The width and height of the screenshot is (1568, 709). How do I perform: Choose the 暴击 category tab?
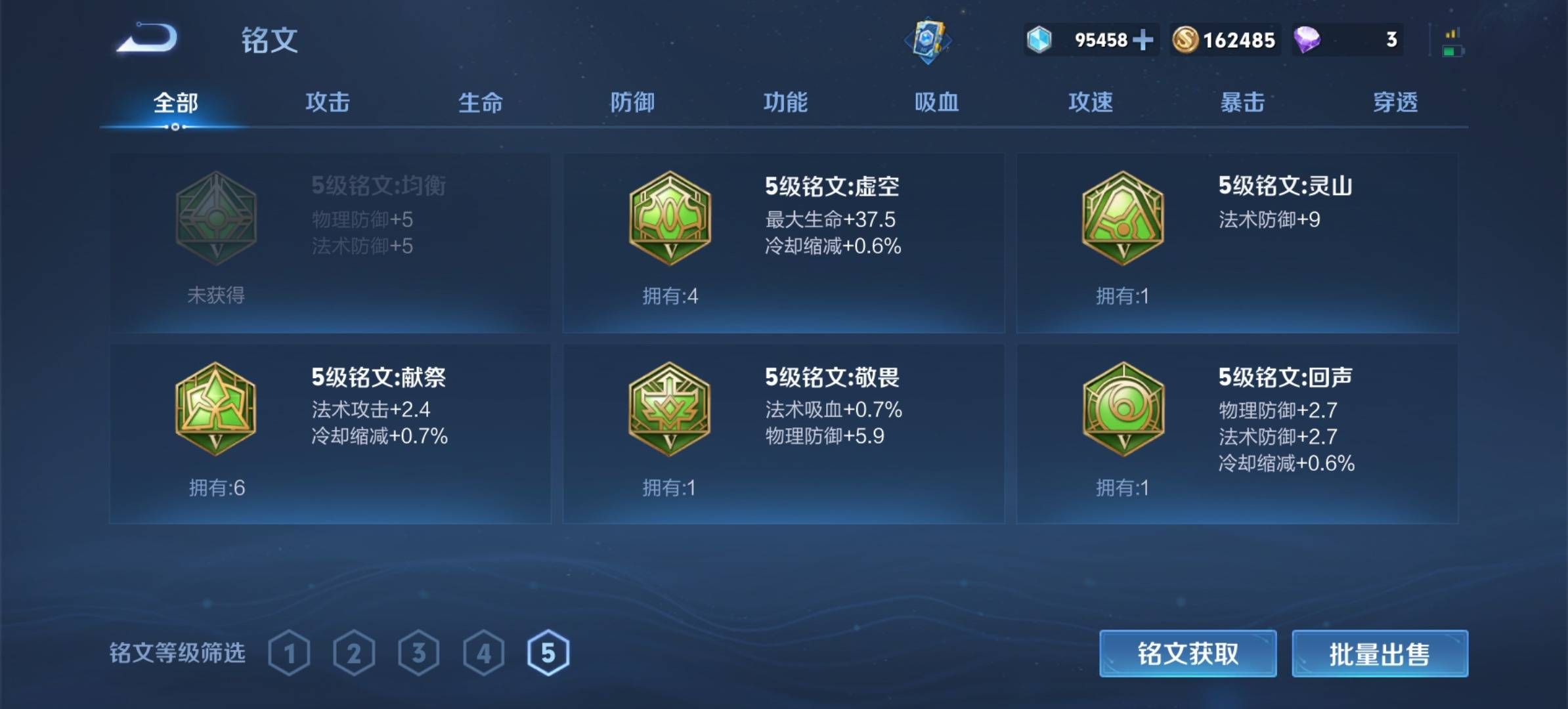pos(1242,102)
